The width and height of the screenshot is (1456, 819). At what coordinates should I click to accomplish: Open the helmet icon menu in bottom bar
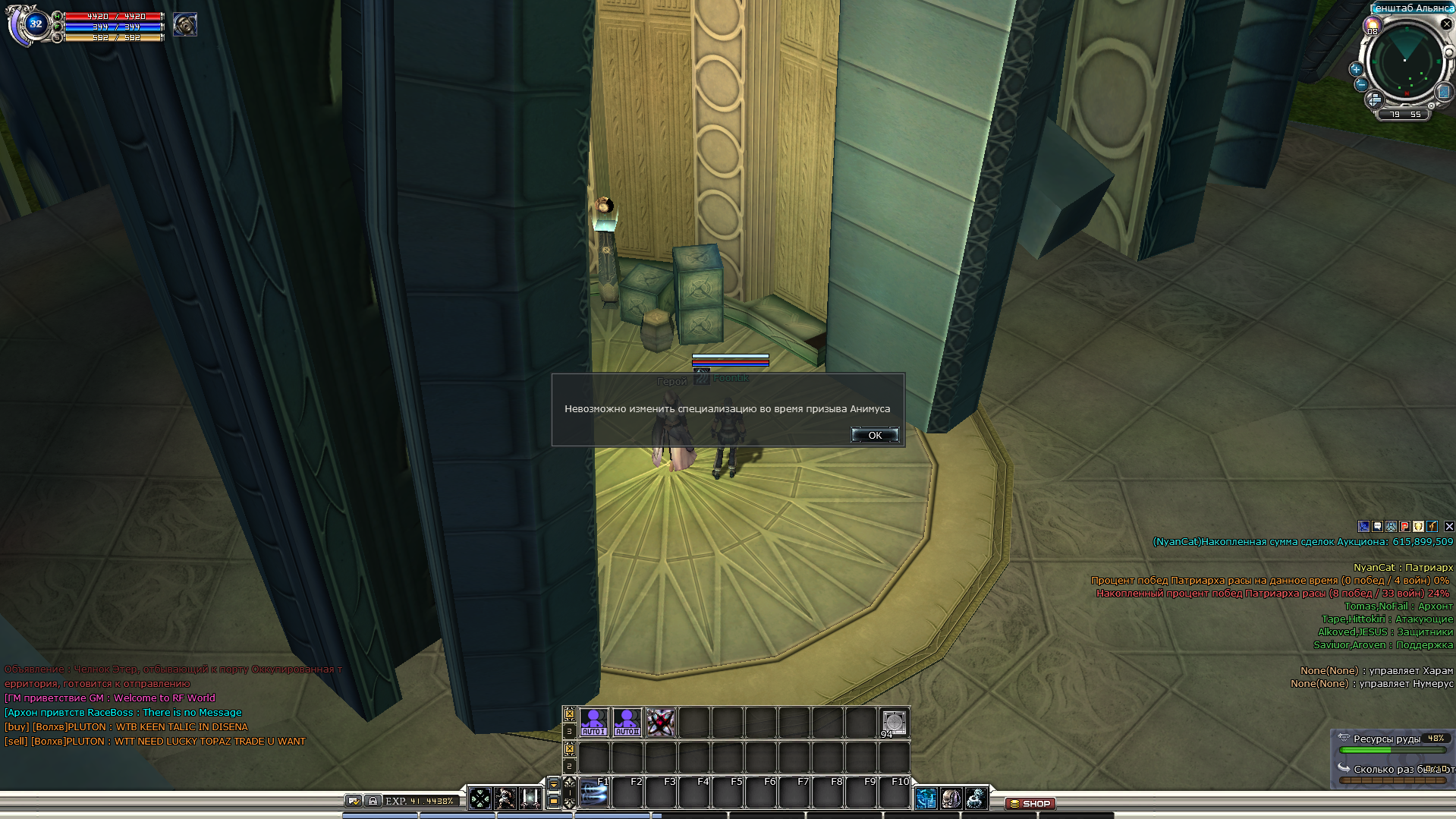tap(951, 798)
